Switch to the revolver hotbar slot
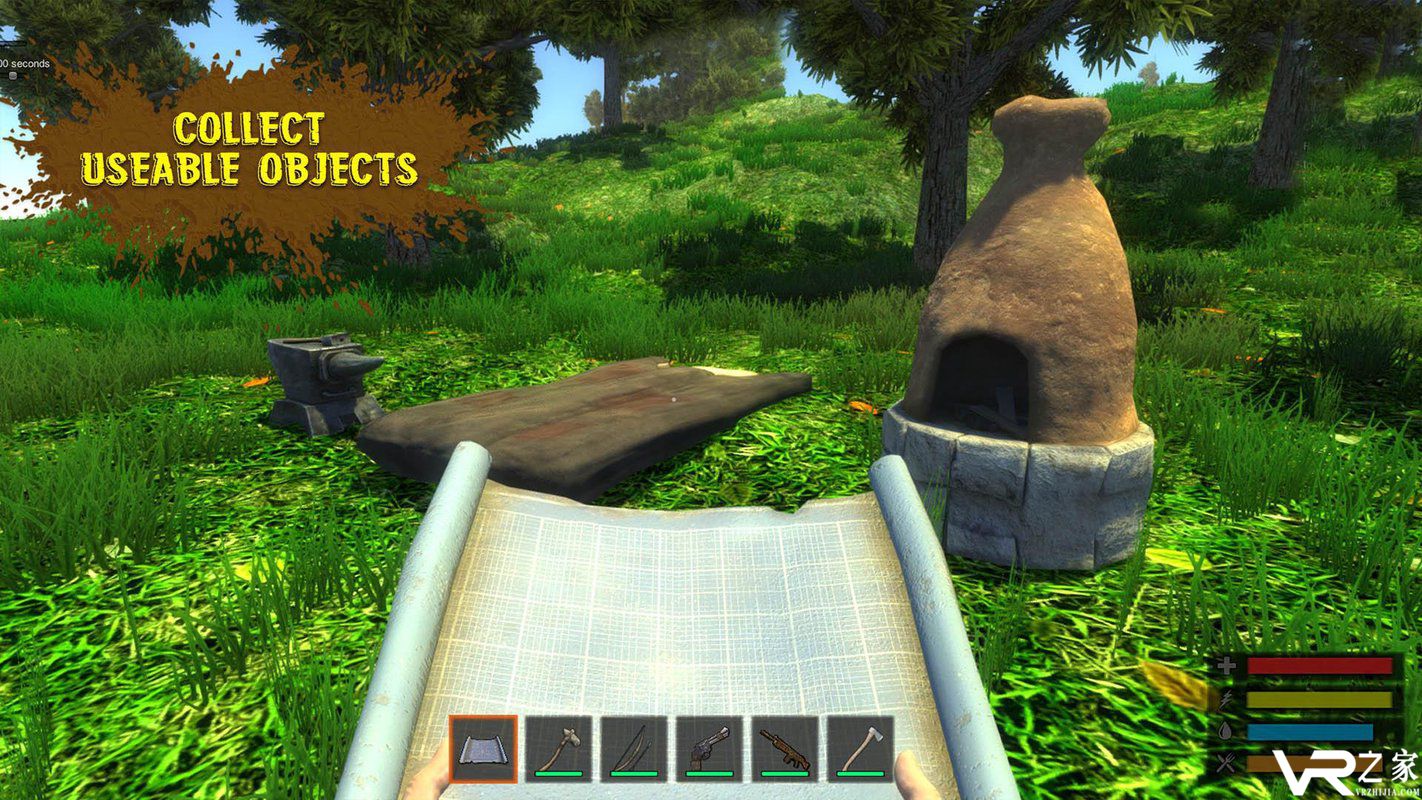This screenshot has width=1422, height=800. pos(709,748)
